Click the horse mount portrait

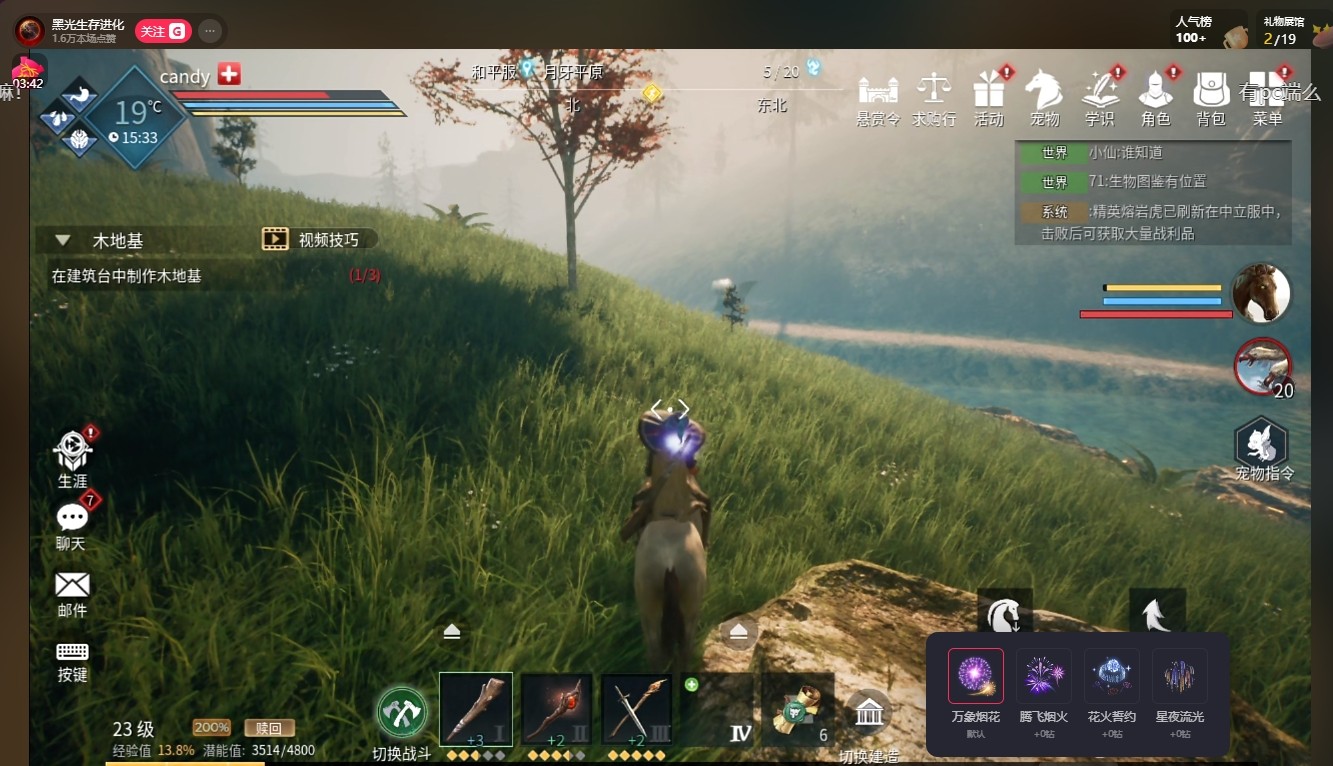pyautogui.click(x=1262, y=294)
